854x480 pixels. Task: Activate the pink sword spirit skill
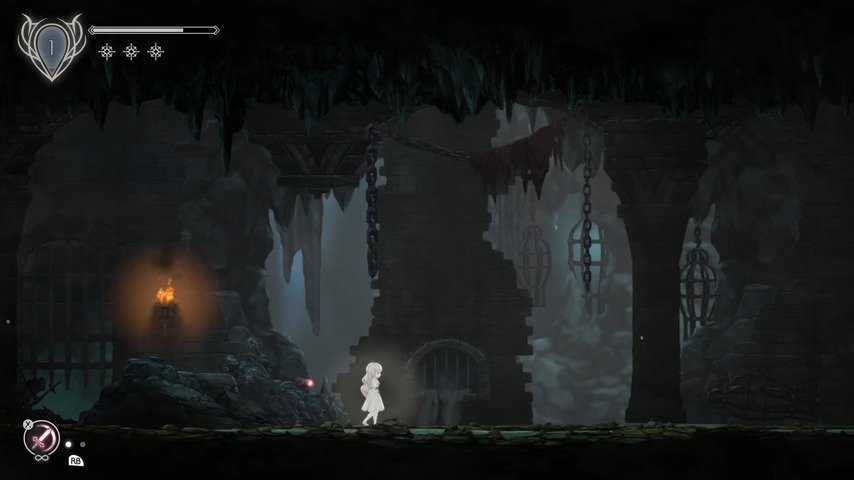click(x=42, y=437)
